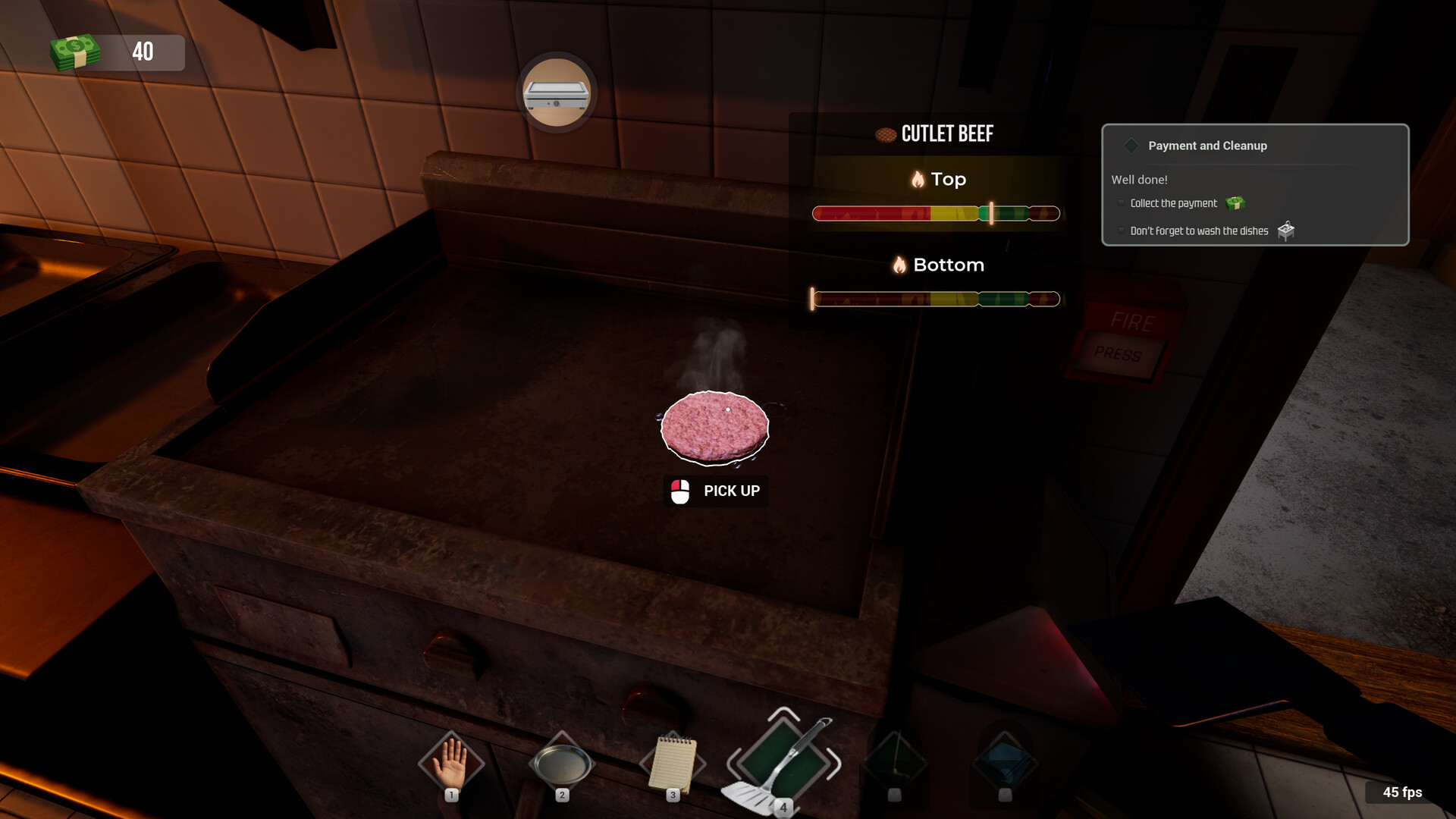
Task: Click the sink icon next to dishes task
Action: point(1287,231)
